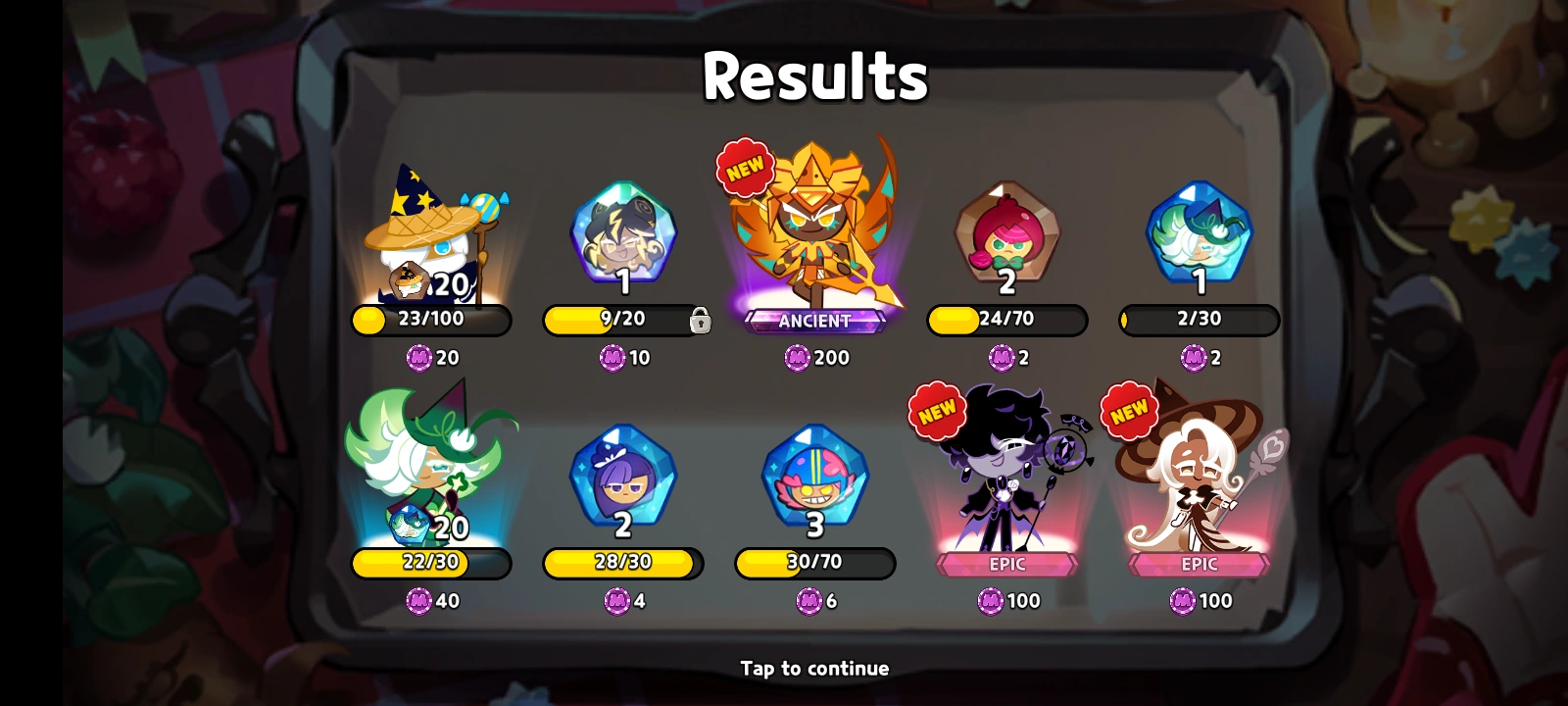Select the green-haired cookie with black party hat

[431, 461]
